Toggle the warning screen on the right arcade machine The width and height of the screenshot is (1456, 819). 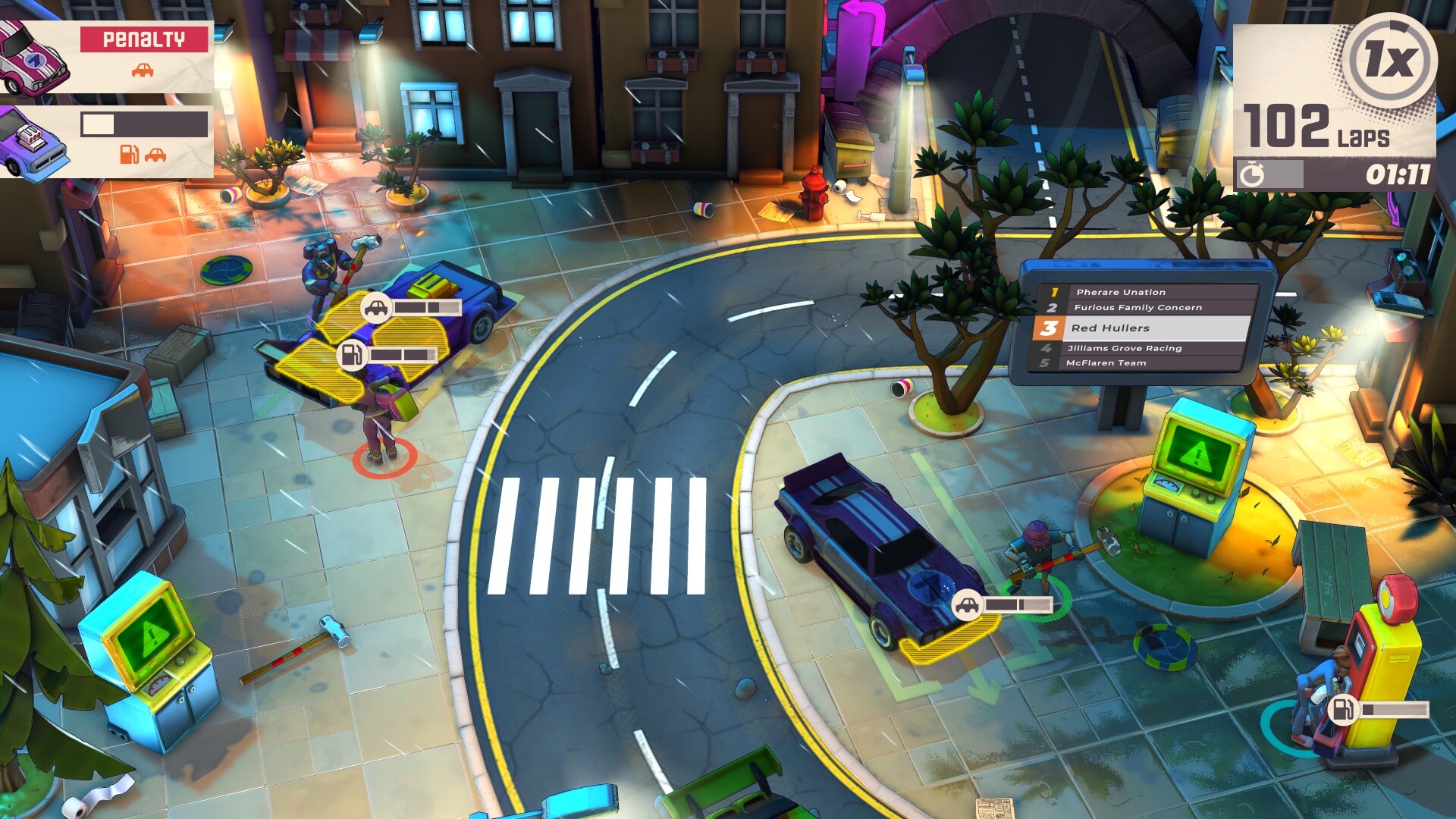pyautogui.click(x=1196, y=457)
